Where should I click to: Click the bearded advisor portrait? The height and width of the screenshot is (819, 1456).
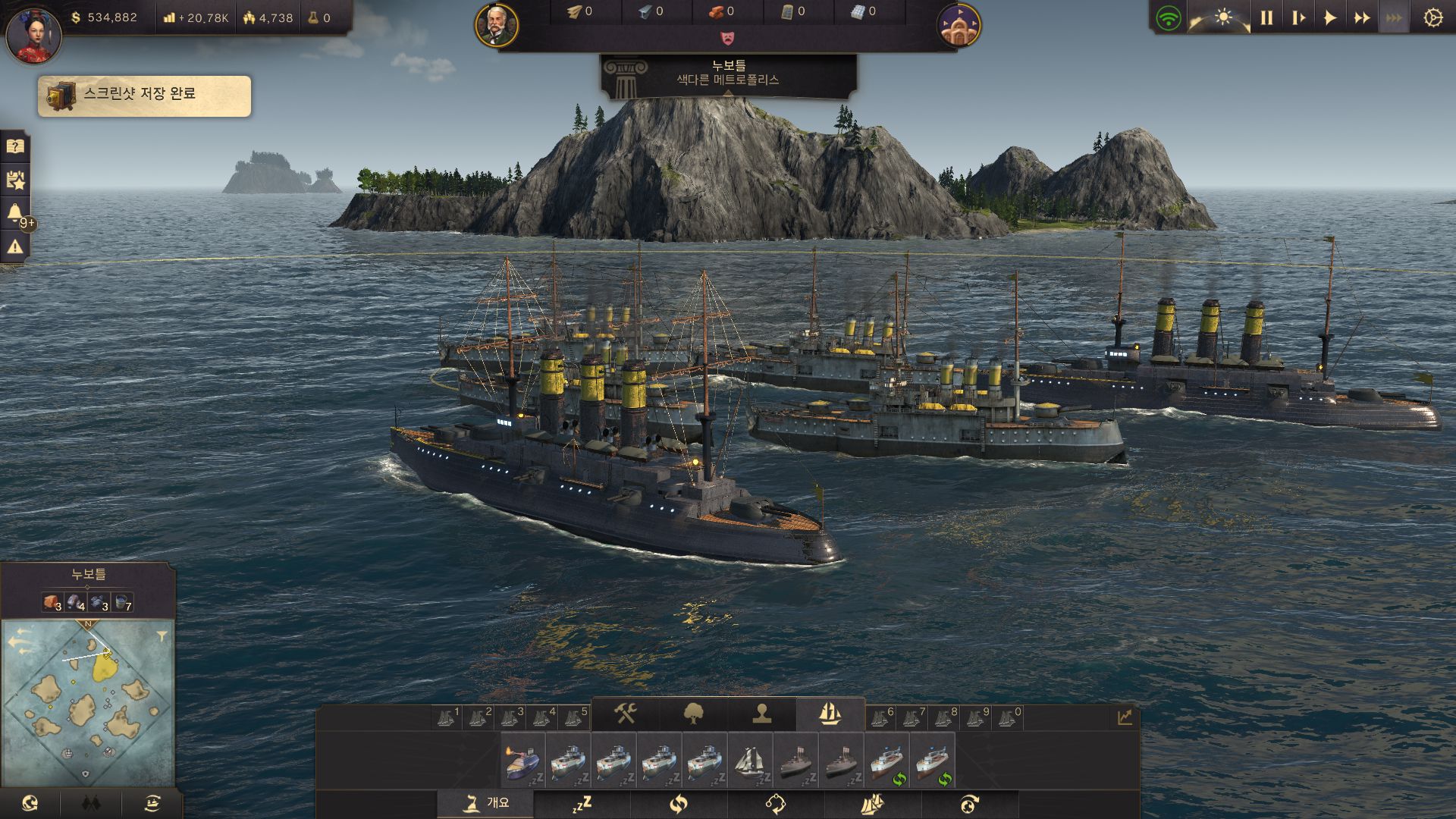(x=497, y=25)
